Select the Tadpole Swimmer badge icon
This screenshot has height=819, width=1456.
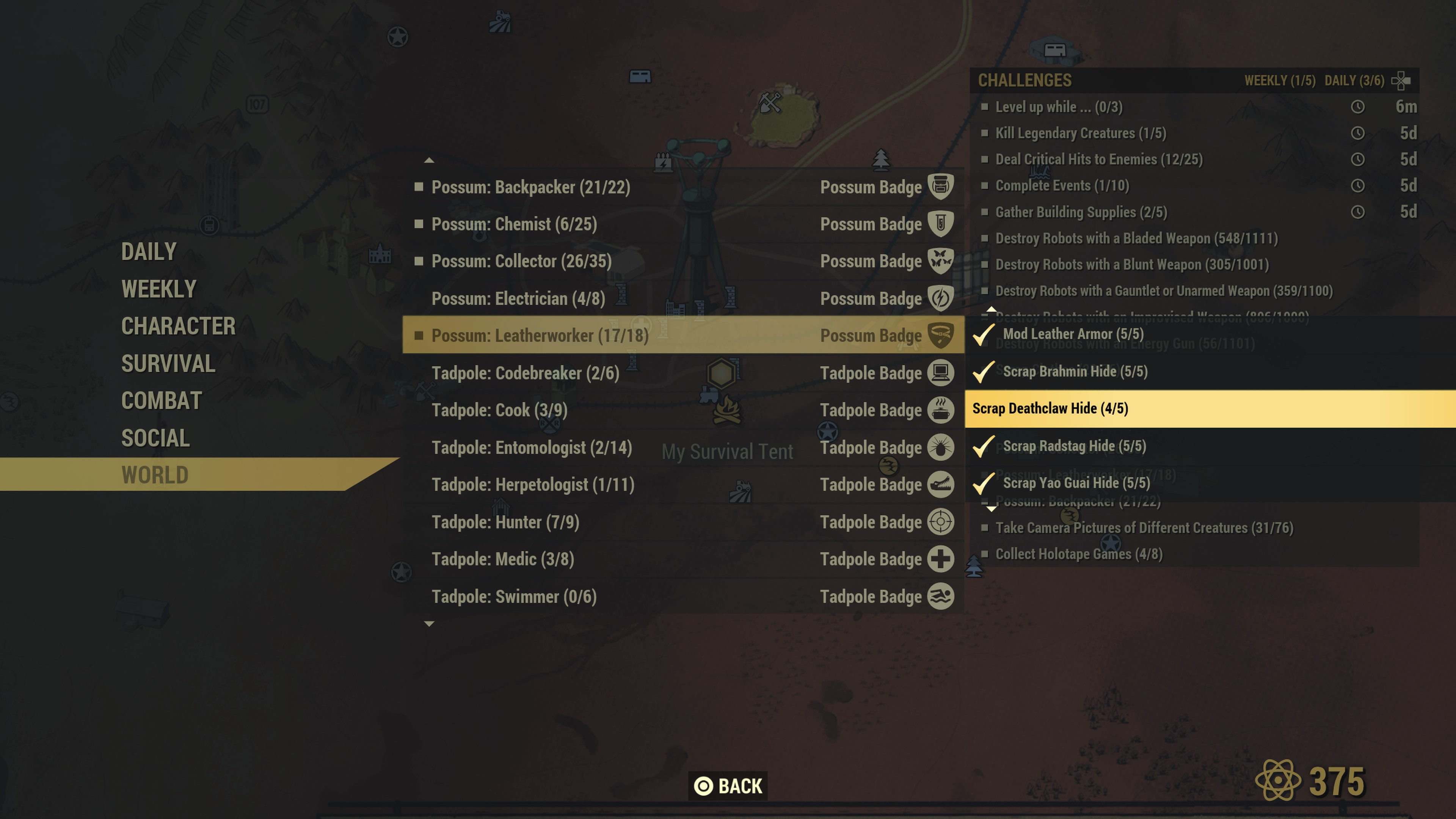click(x=941, y=596)
